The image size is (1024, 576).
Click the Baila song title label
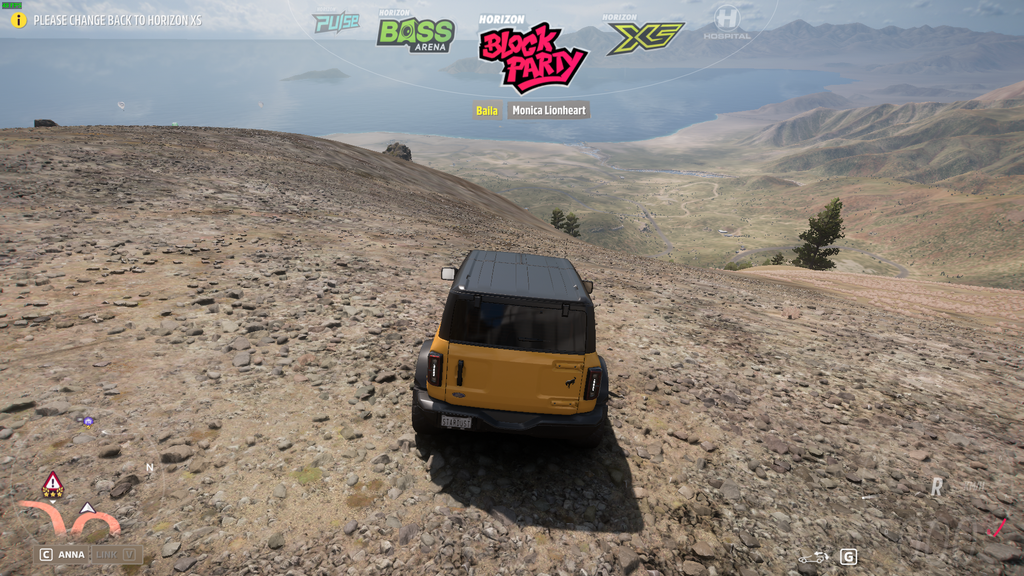coord(487,110)
